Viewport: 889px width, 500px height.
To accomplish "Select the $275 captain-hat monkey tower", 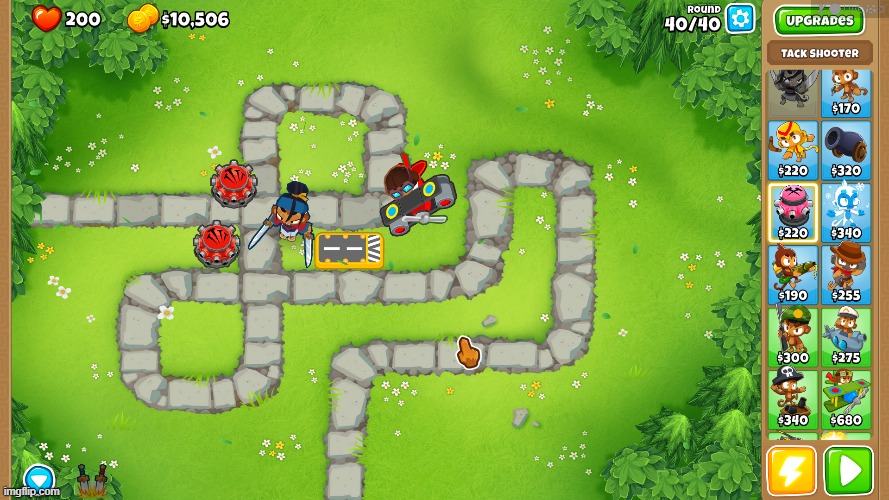I will (846, 336).
